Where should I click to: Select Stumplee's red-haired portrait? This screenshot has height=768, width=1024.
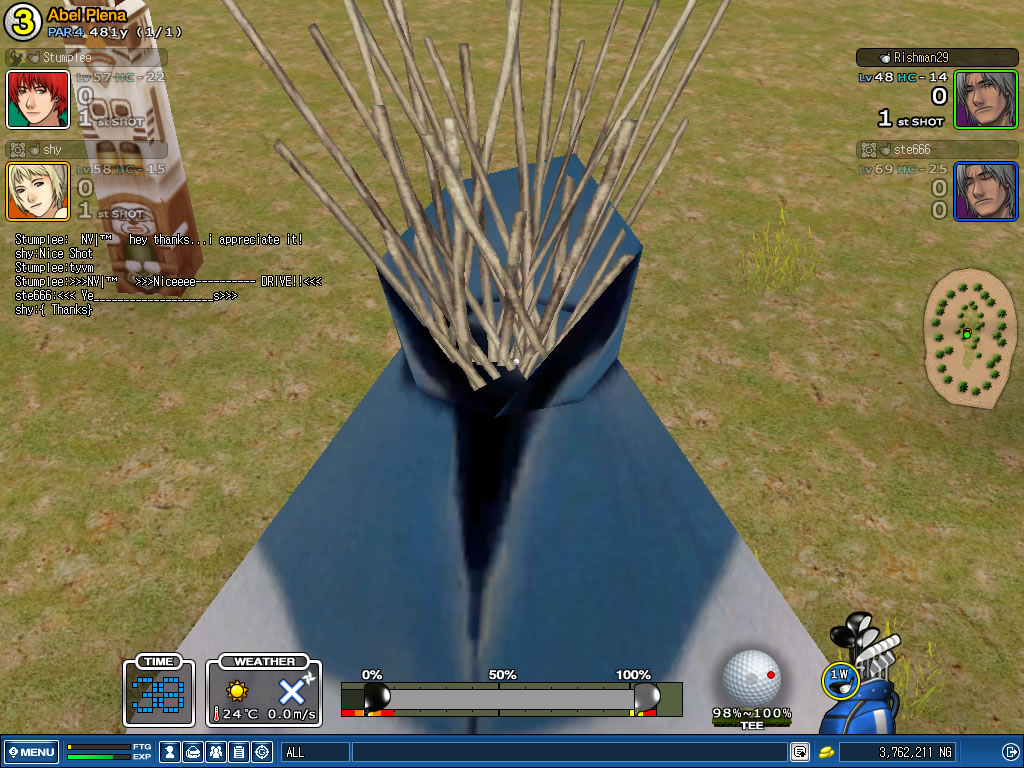pos(38,99)
